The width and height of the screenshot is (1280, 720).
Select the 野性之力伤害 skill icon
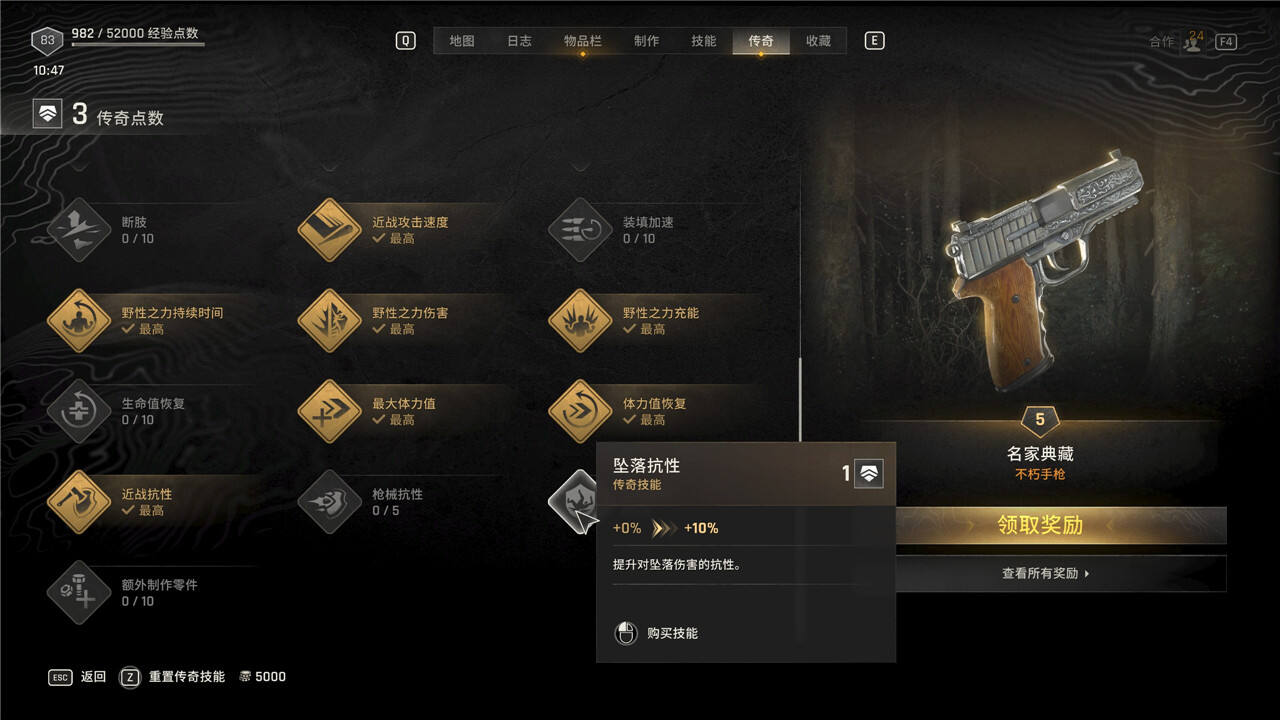tap(329, 321)
